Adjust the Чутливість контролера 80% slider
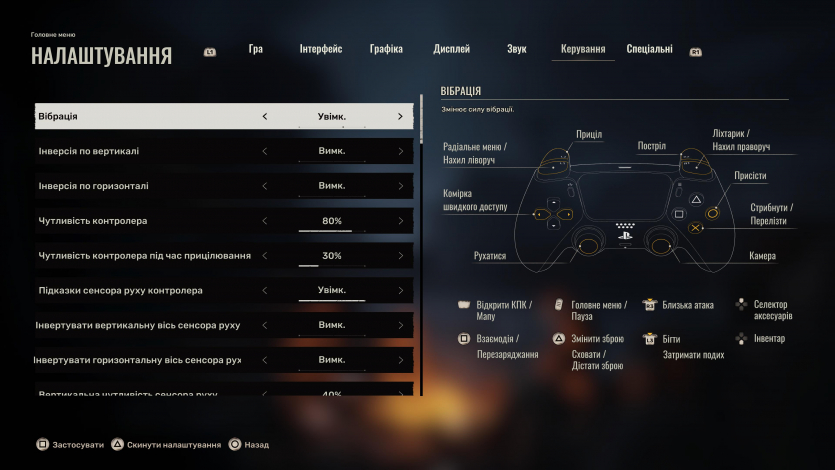Screen dimensions: 835x470 pyautogui.click(x=332, y=222)
